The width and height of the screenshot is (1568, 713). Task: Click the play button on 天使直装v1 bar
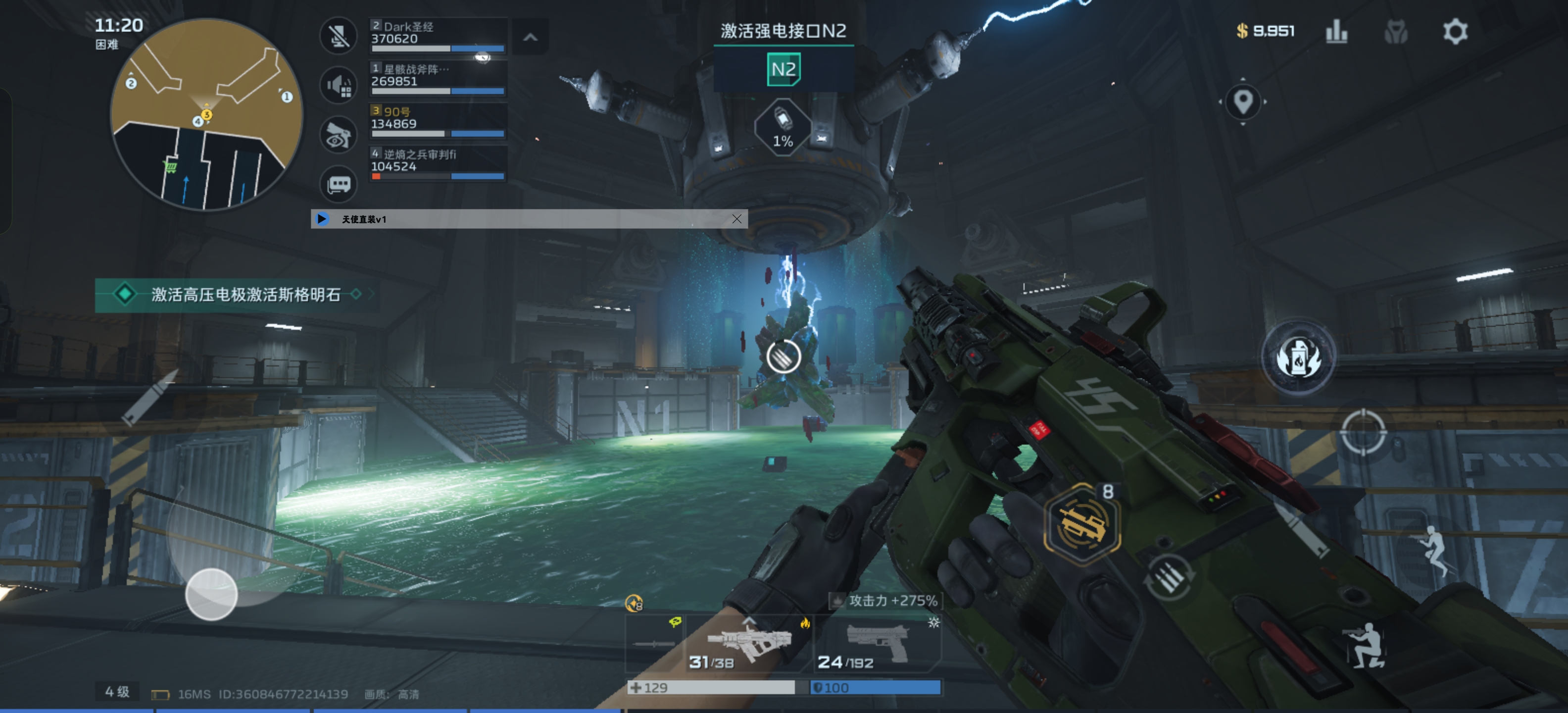click(x=322, y=218)
